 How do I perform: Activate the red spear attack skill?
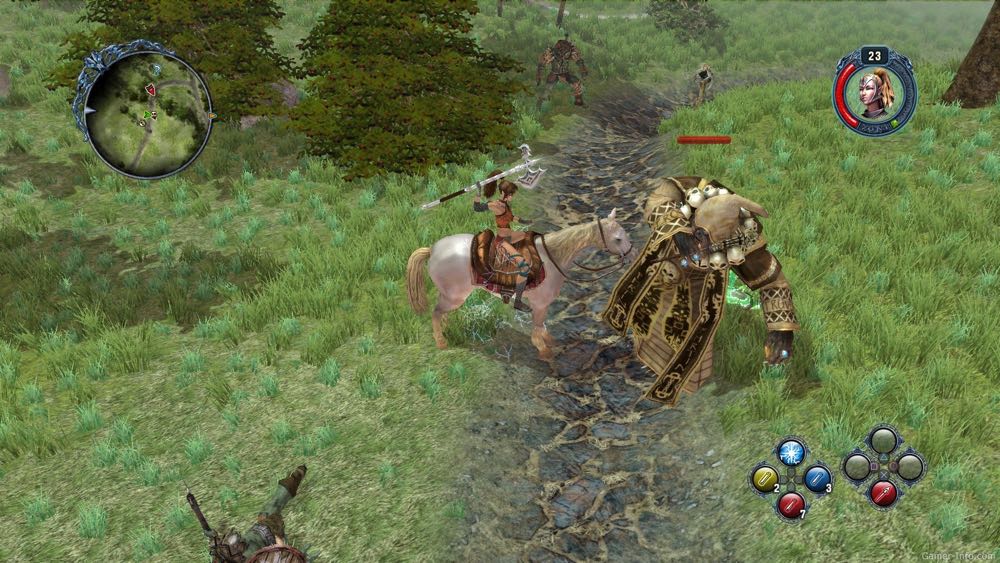[x=883, y=493]
